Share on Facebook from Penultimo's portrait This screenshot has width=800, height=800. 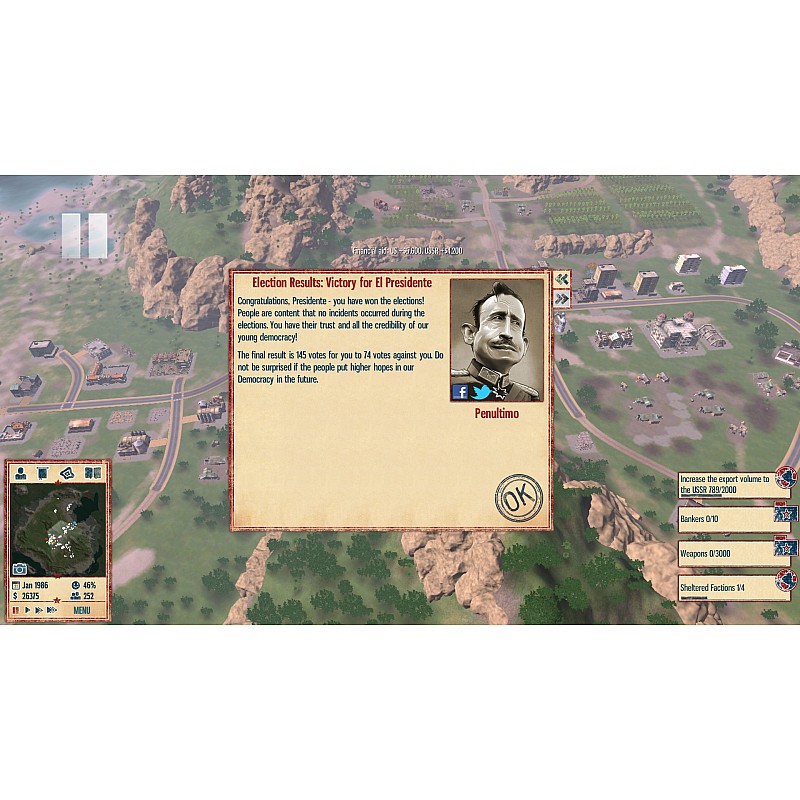coord(461,392)
